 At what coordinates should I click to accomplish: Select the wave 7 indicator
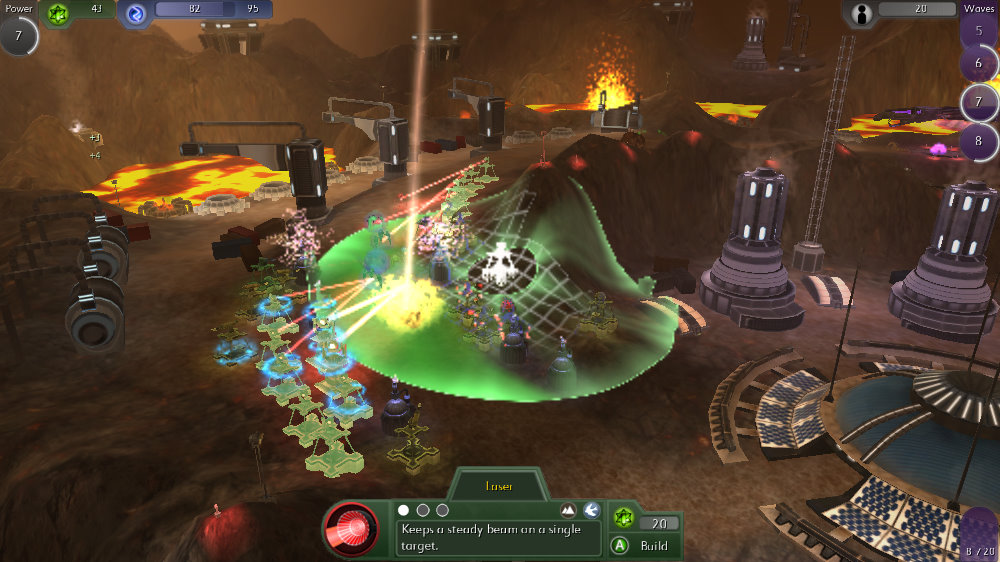tap(978, 102)
